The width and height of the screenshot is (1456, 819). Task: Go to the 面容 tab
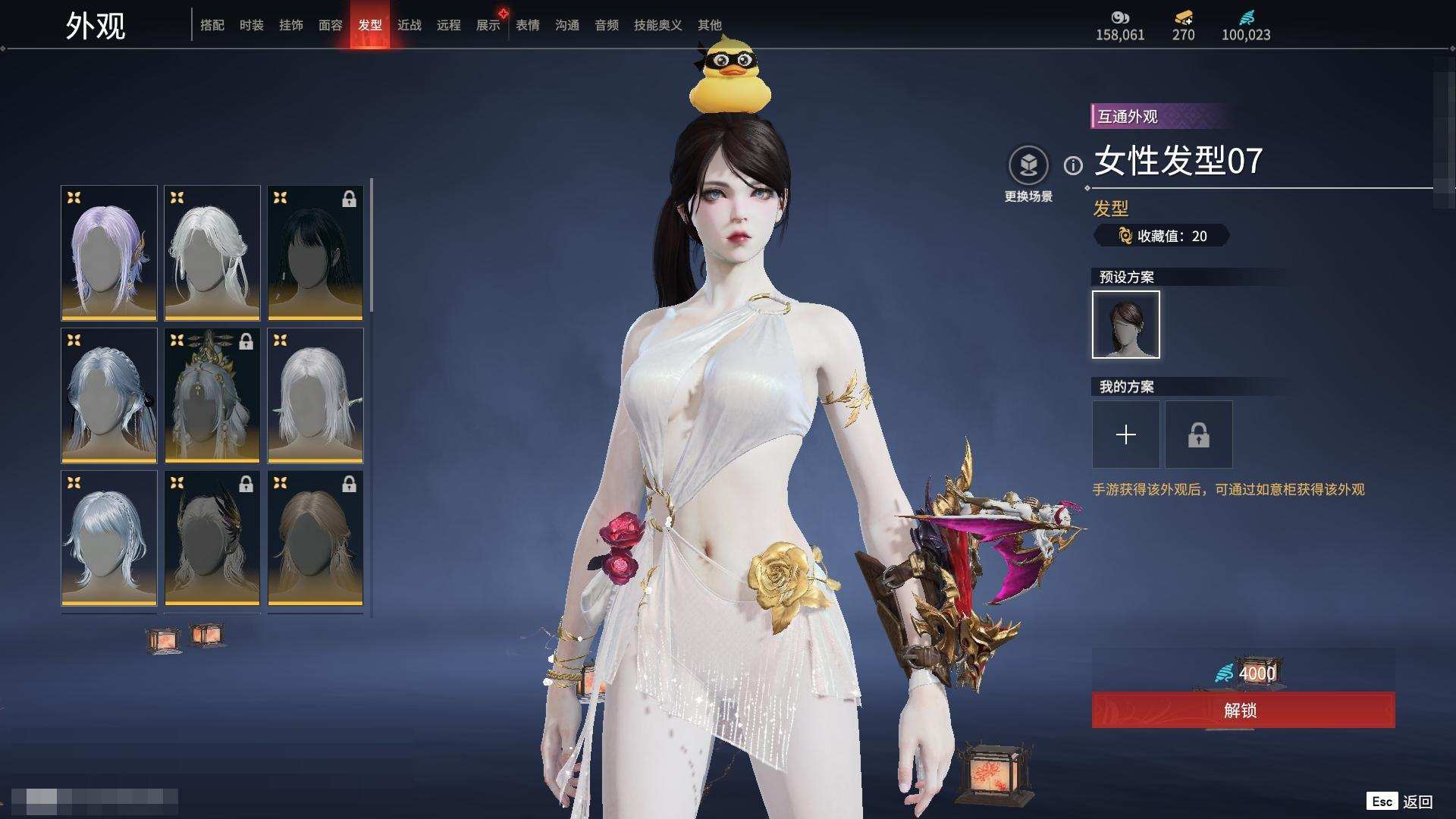330,25
